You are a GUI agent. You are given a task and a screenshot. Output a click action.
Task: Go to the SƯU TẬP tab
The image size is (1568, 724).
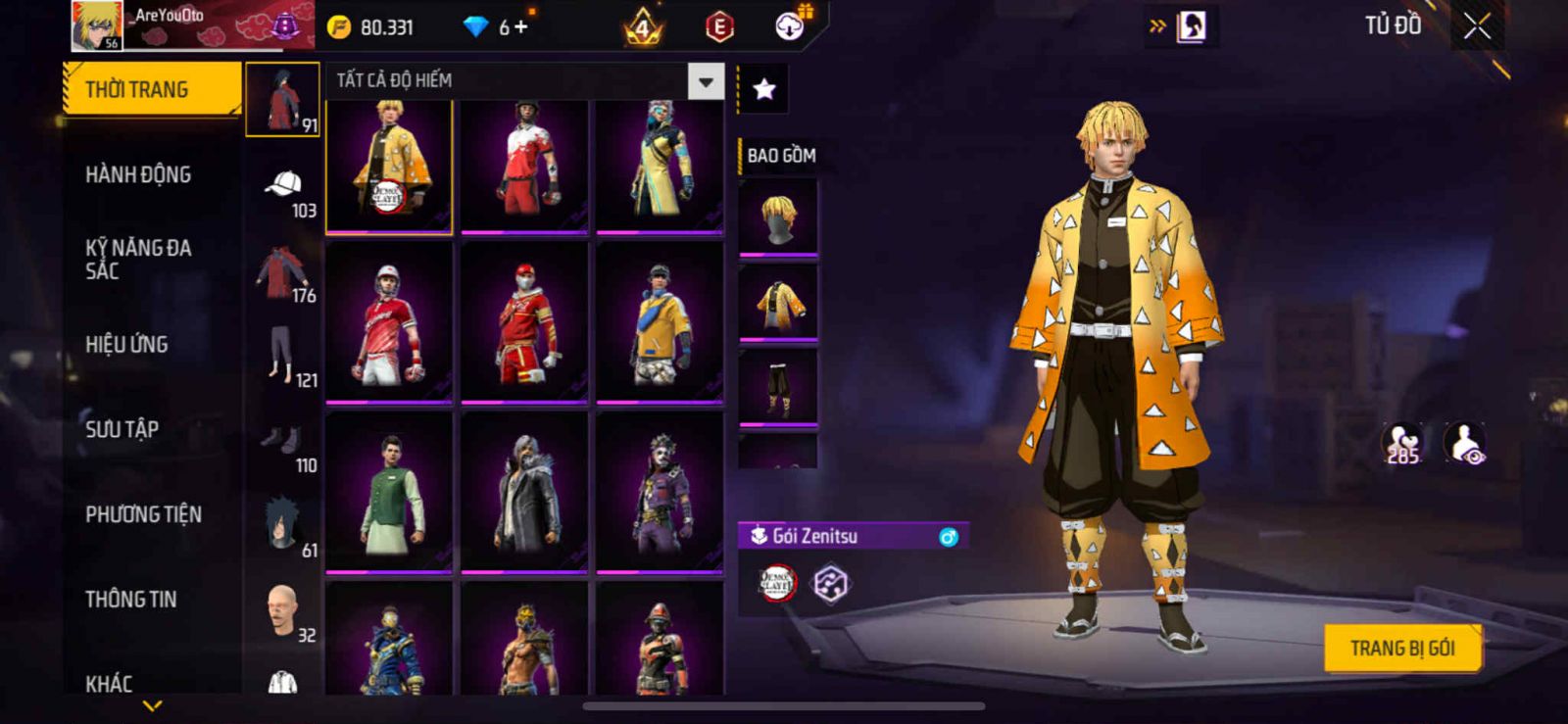click(x=122, y=429)
